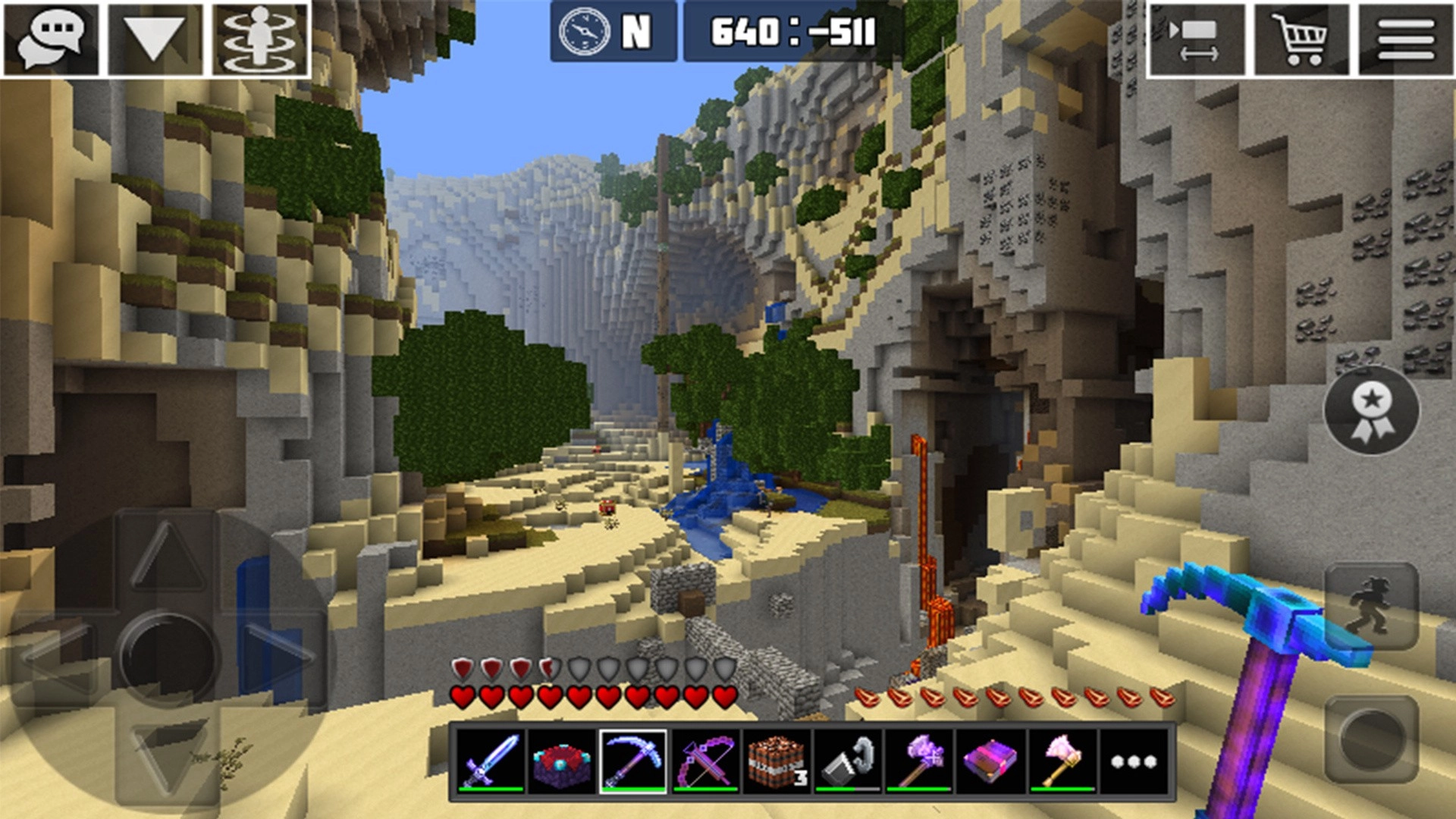Open the shopping cart store
This screenshot has width=1456, height=819.
(1301, 39)
